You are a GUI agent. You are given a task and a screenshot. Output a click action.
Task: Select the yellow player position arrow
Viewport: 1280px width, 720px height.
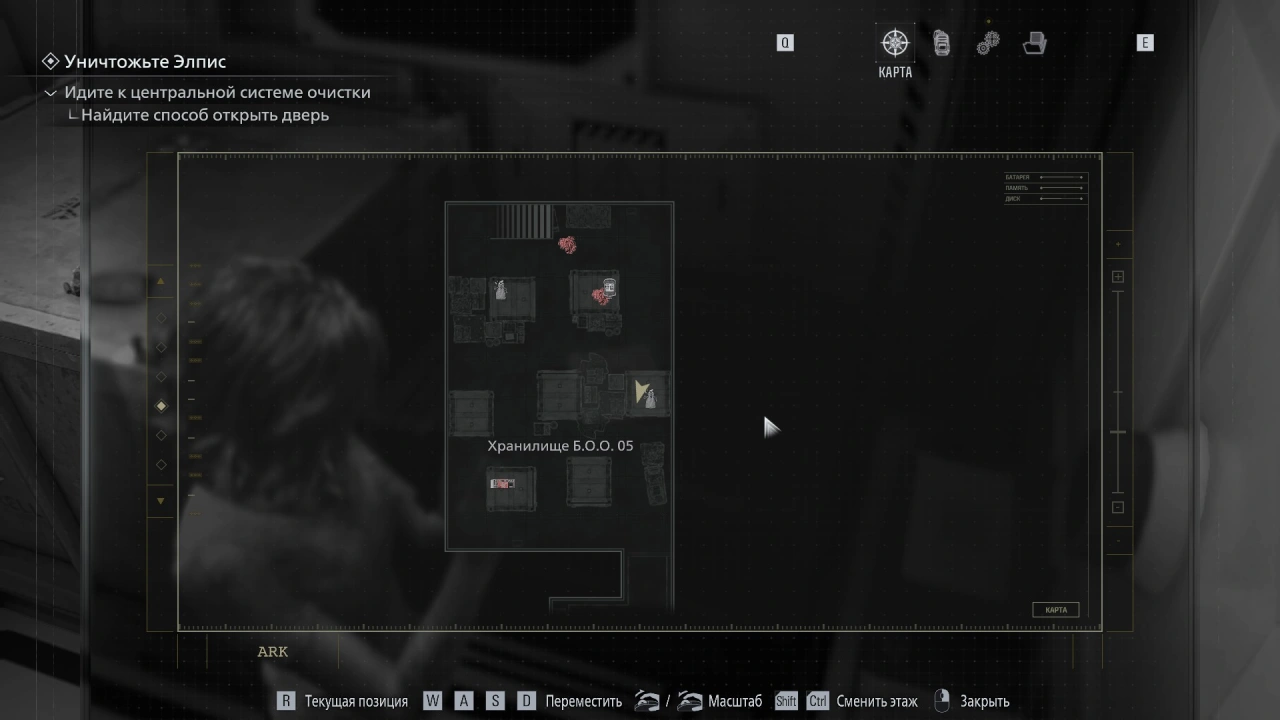pos(640,390)
